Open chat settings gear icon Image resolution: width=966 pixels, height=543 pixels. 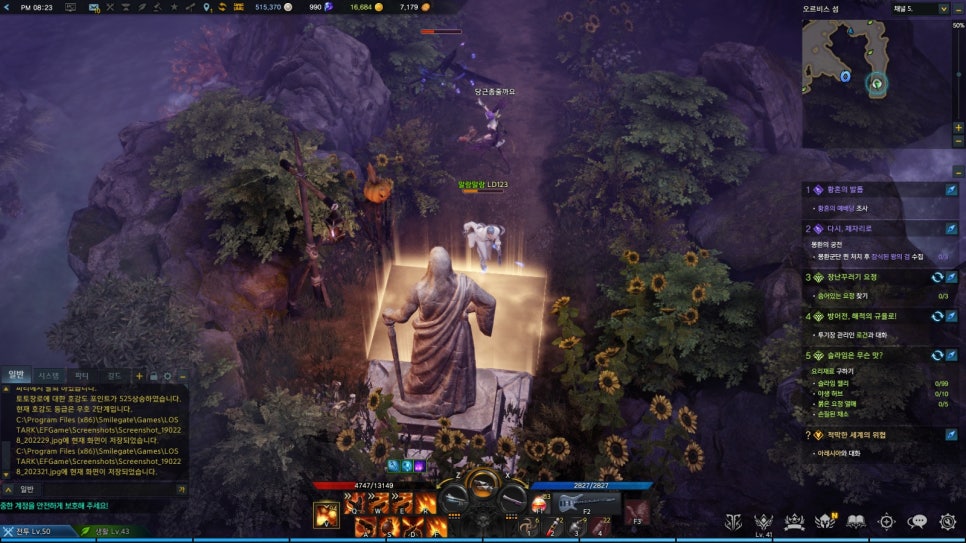[x=168, y=376]
